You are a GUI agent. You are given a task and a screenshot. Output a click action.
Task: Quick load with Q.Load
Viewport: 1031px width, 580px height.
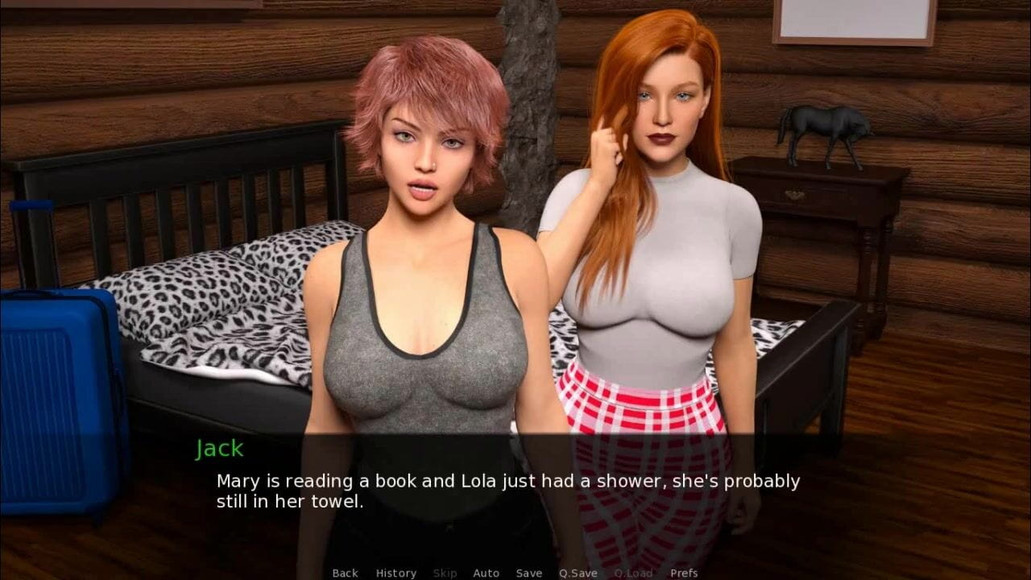point(633,573)
